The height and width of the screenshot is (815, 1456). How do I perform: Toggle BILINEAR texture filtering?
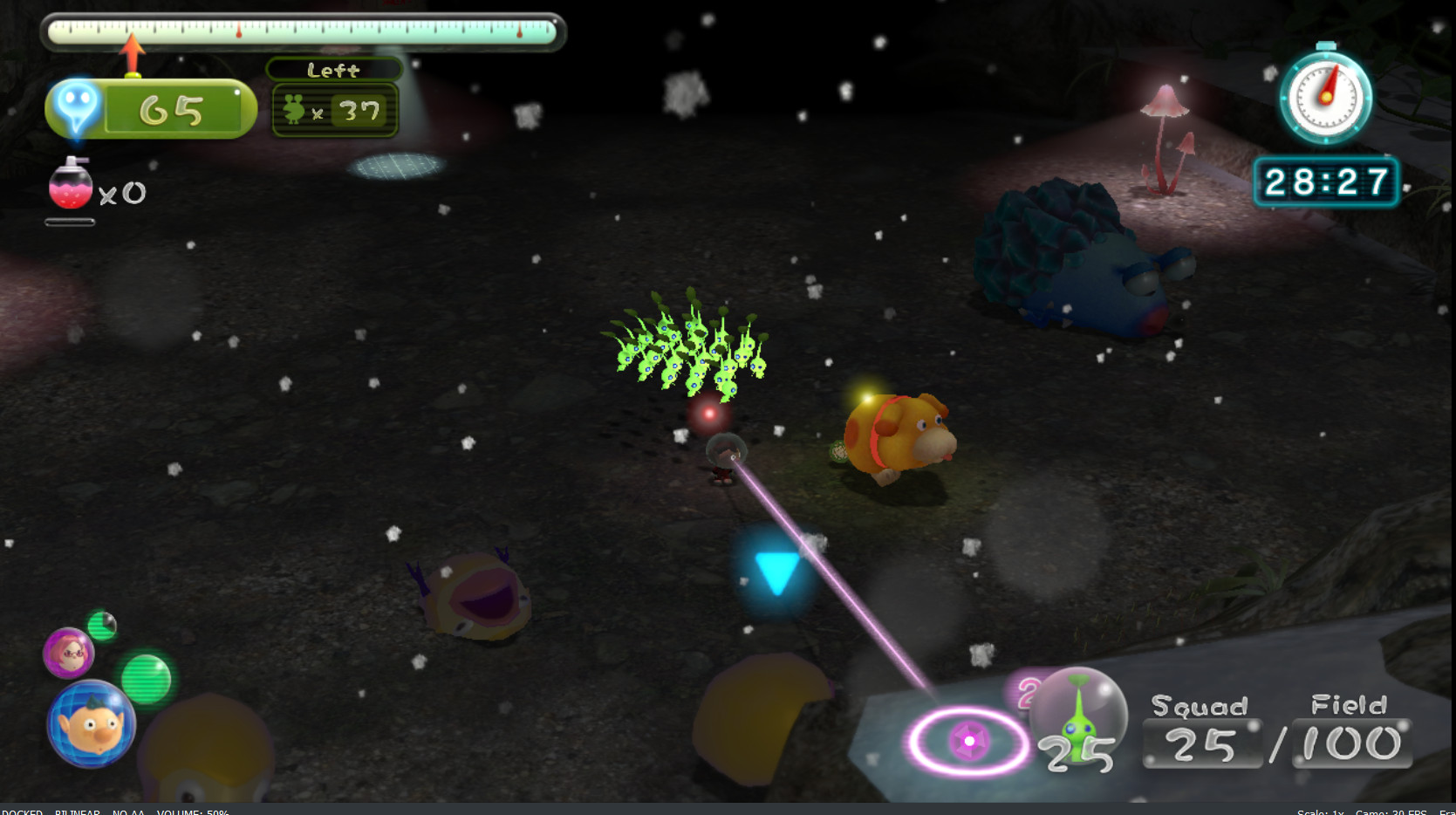pyautogui.click(x=78, y=811)
